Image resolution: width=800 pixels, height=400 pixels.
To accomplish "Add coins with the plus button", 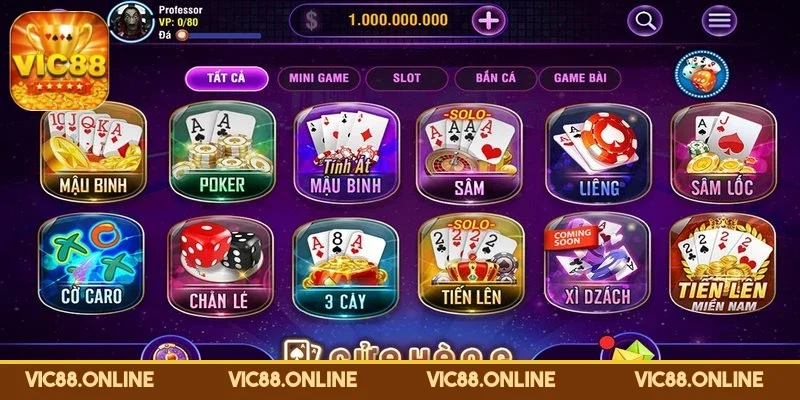I will pyautogui.click(x=488, y=19).
